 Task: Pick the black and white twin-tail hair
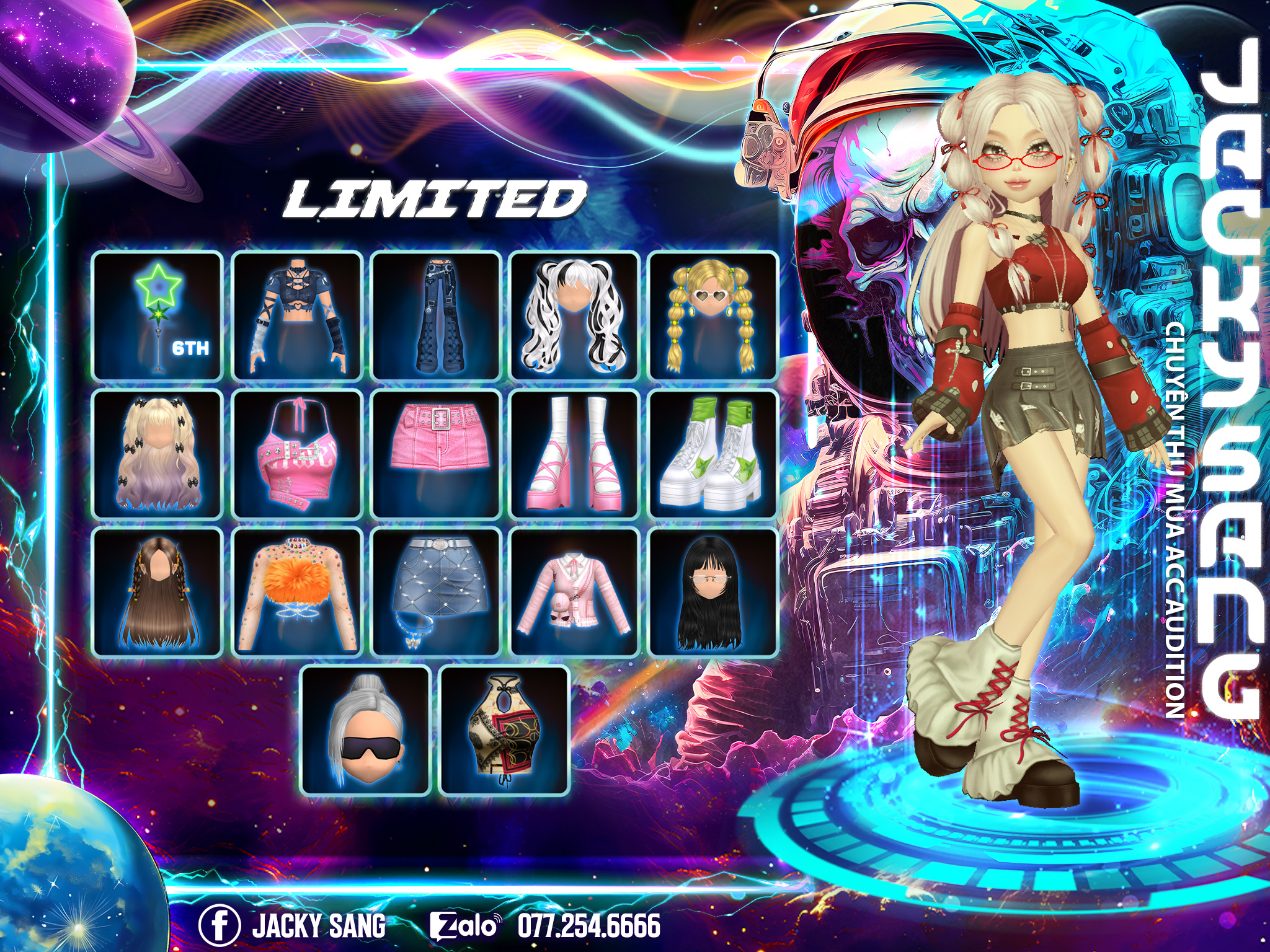(575, 316)
